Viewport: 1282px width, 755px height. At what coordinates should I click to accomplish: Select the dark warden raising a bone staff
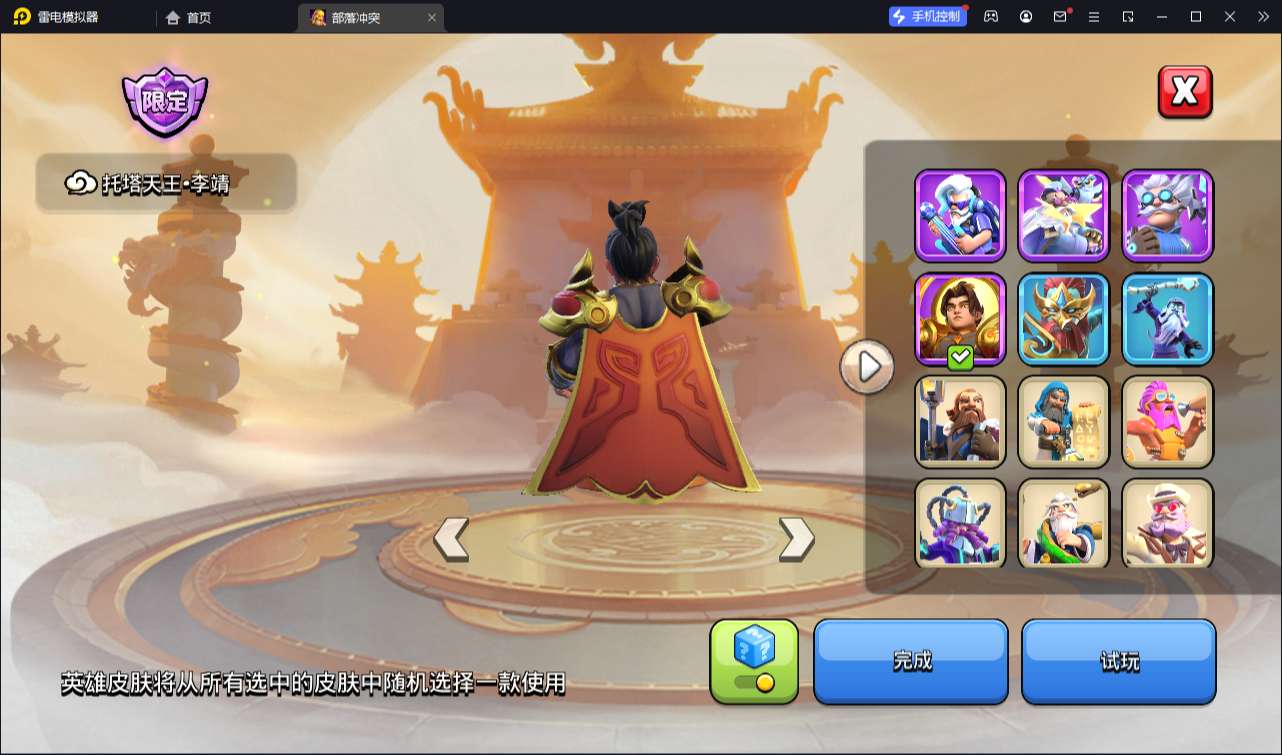[1167, 319]
